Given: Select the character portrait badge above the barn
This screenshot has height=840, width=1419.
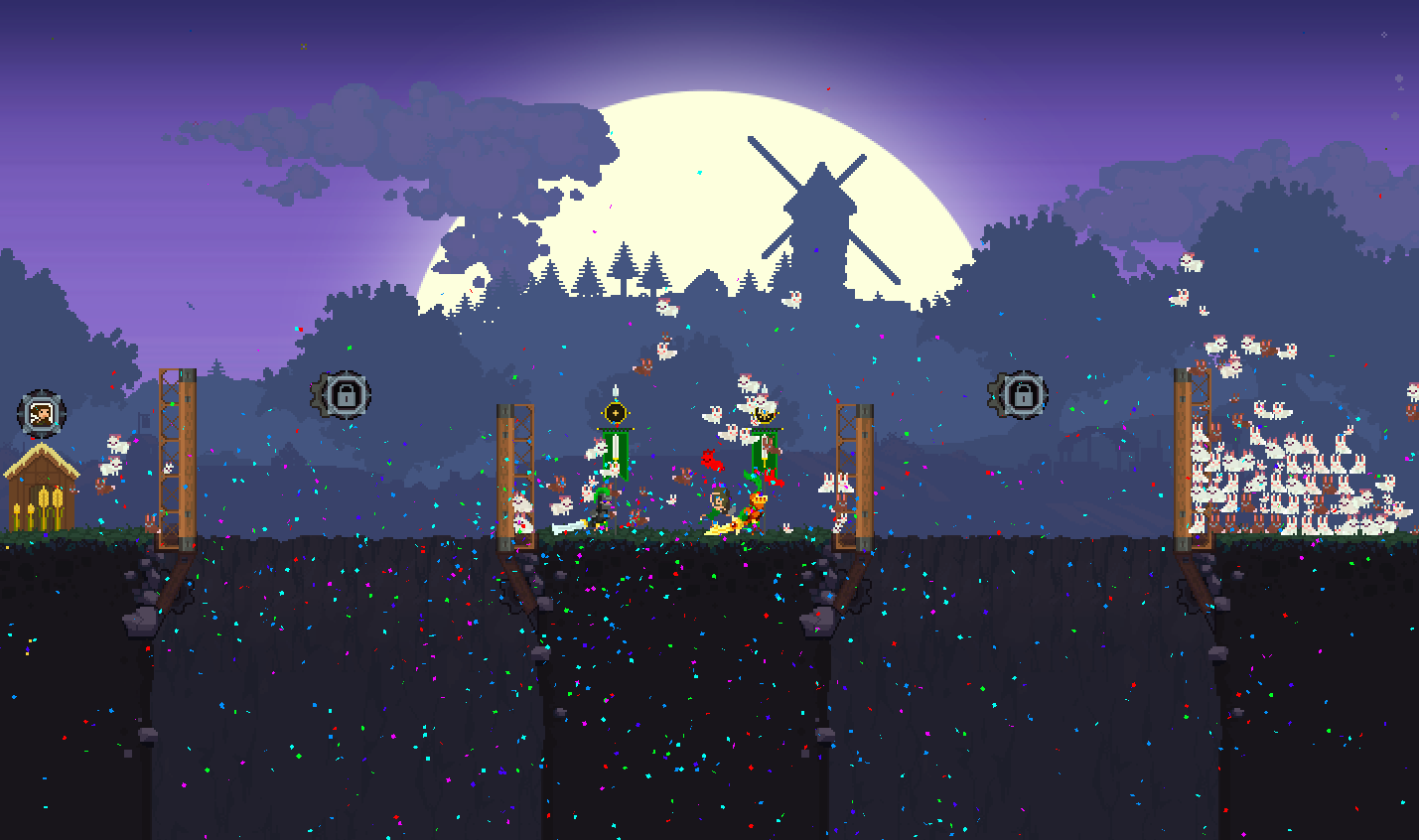Looking at the screenshot, I should pos(42,413).
